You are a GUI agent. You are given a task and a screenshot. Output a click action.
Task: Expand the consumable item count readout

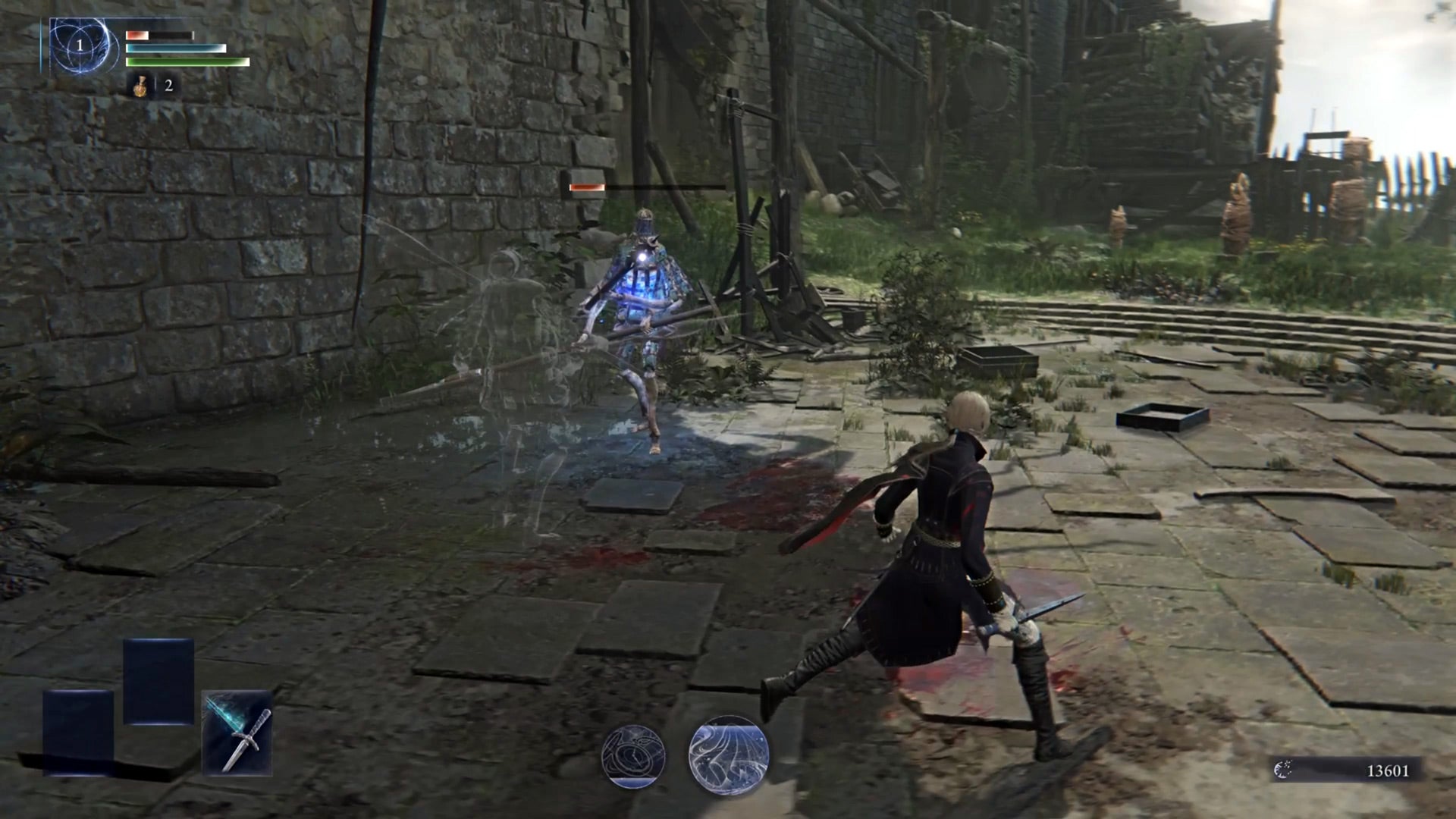(x=167, y=86)
